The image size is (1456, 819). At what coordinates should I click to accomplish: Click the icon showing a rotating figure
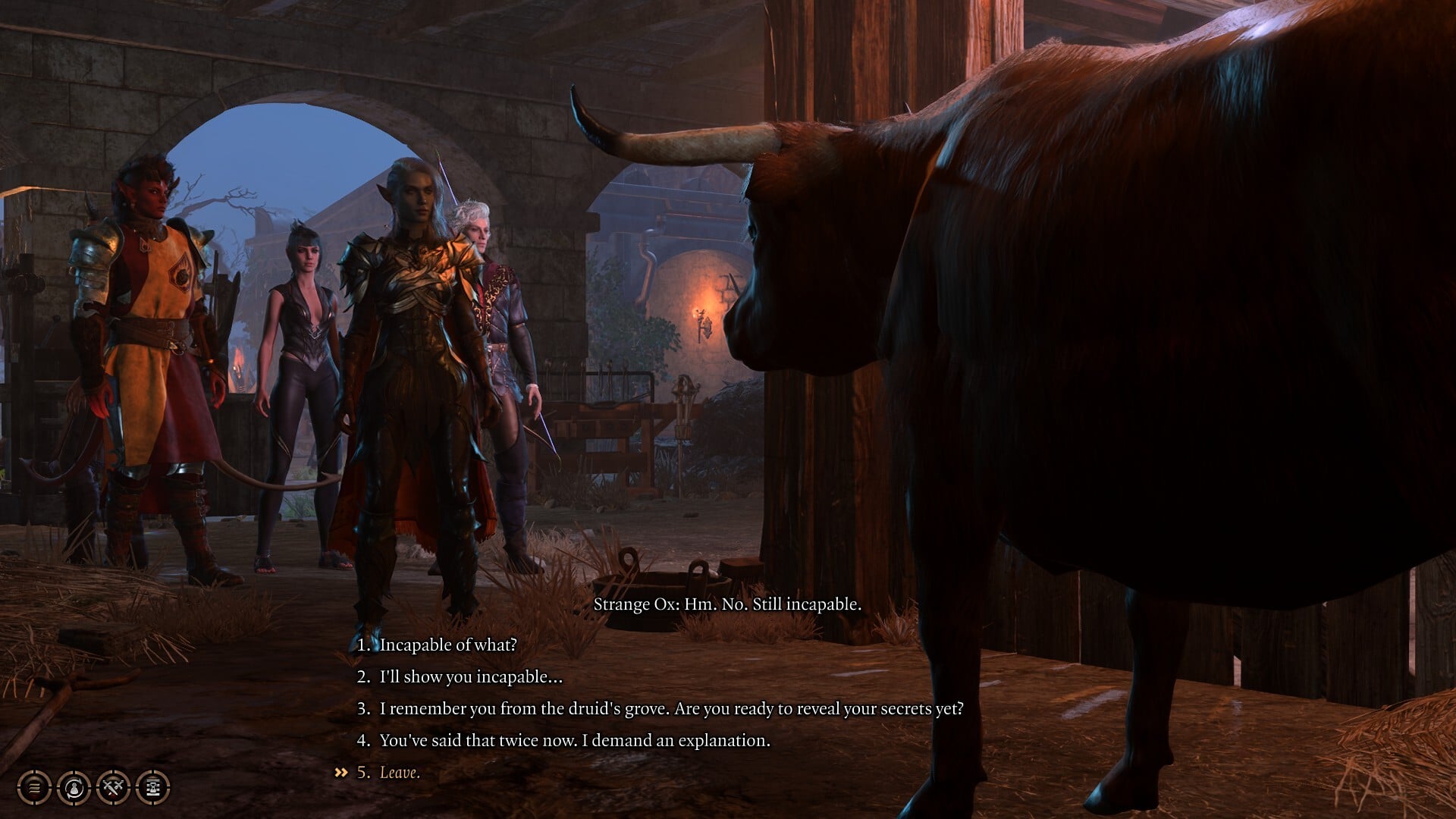point(74,787)
